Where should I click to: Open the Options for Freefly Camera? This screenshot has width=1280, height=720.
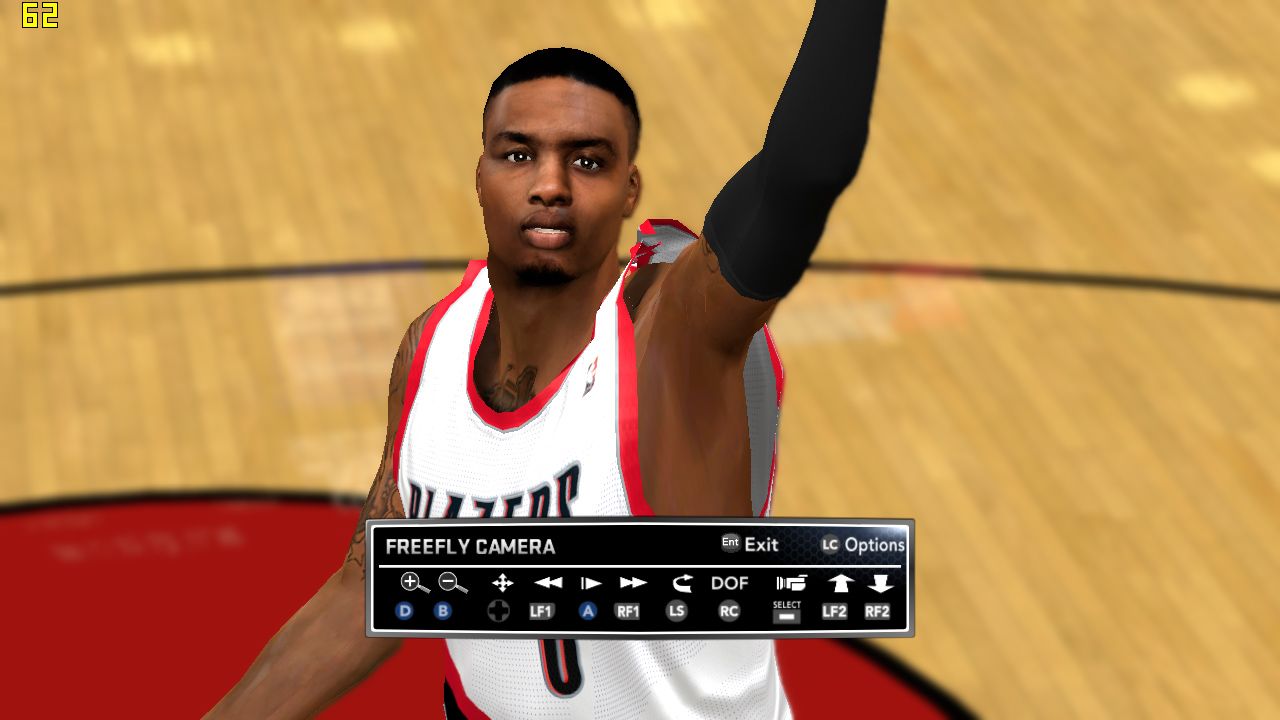click(863, 545)
